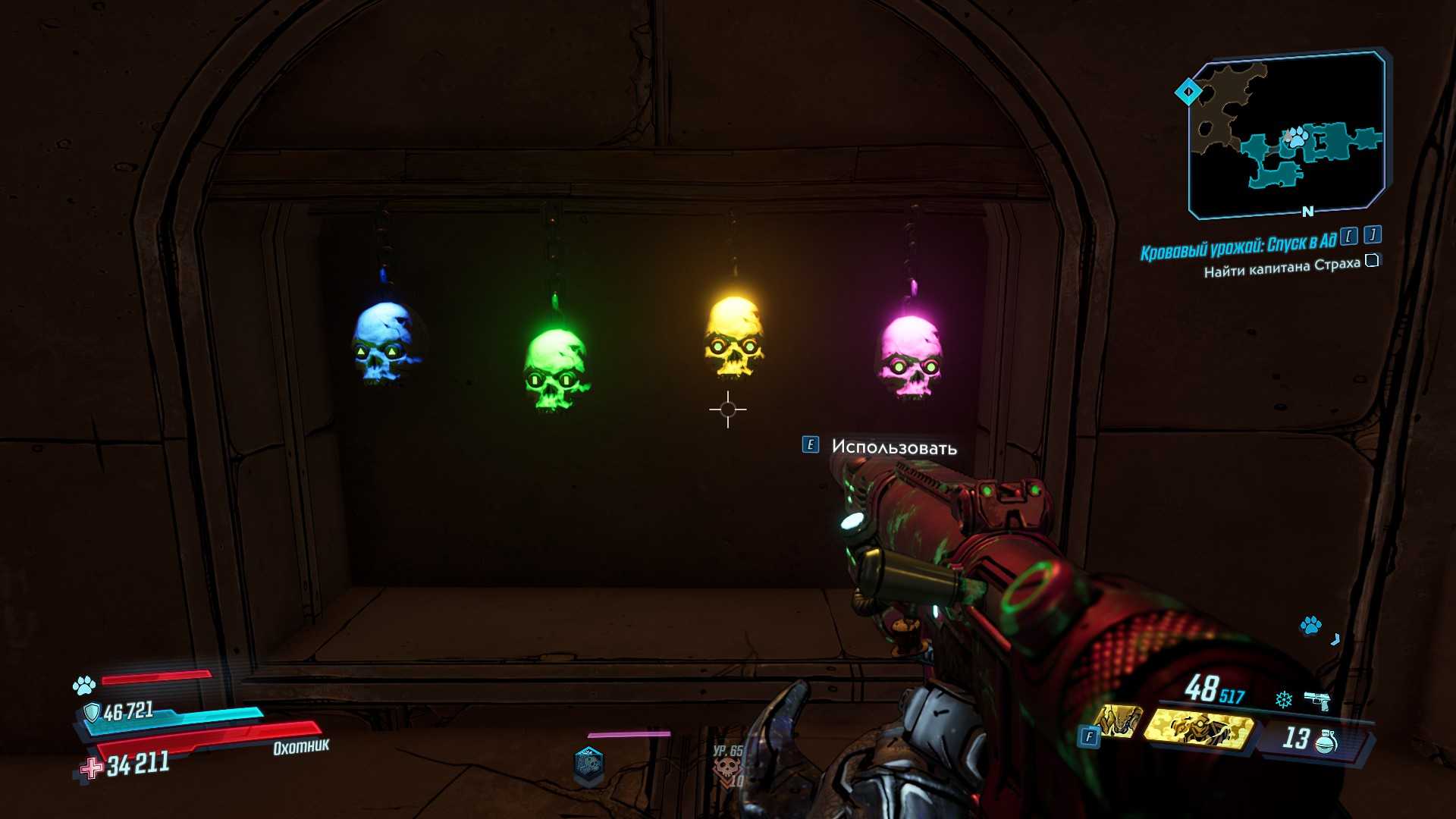Click the blue paw pet indicator
1456x819 pixels.
click(x=1310, y=626)
